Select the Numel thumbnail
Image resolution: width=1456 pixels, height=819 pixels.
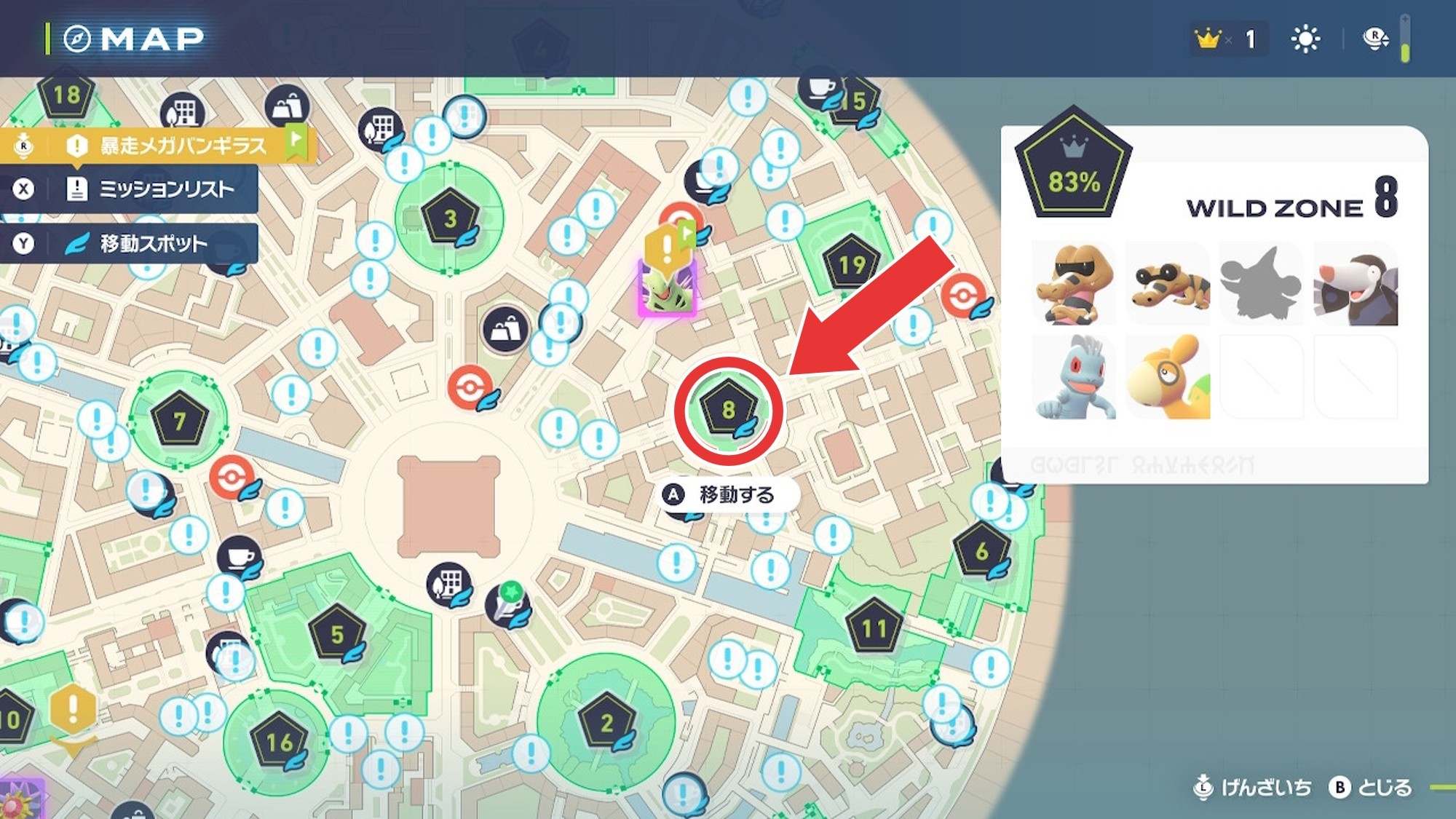click(x=1168, y=377)
